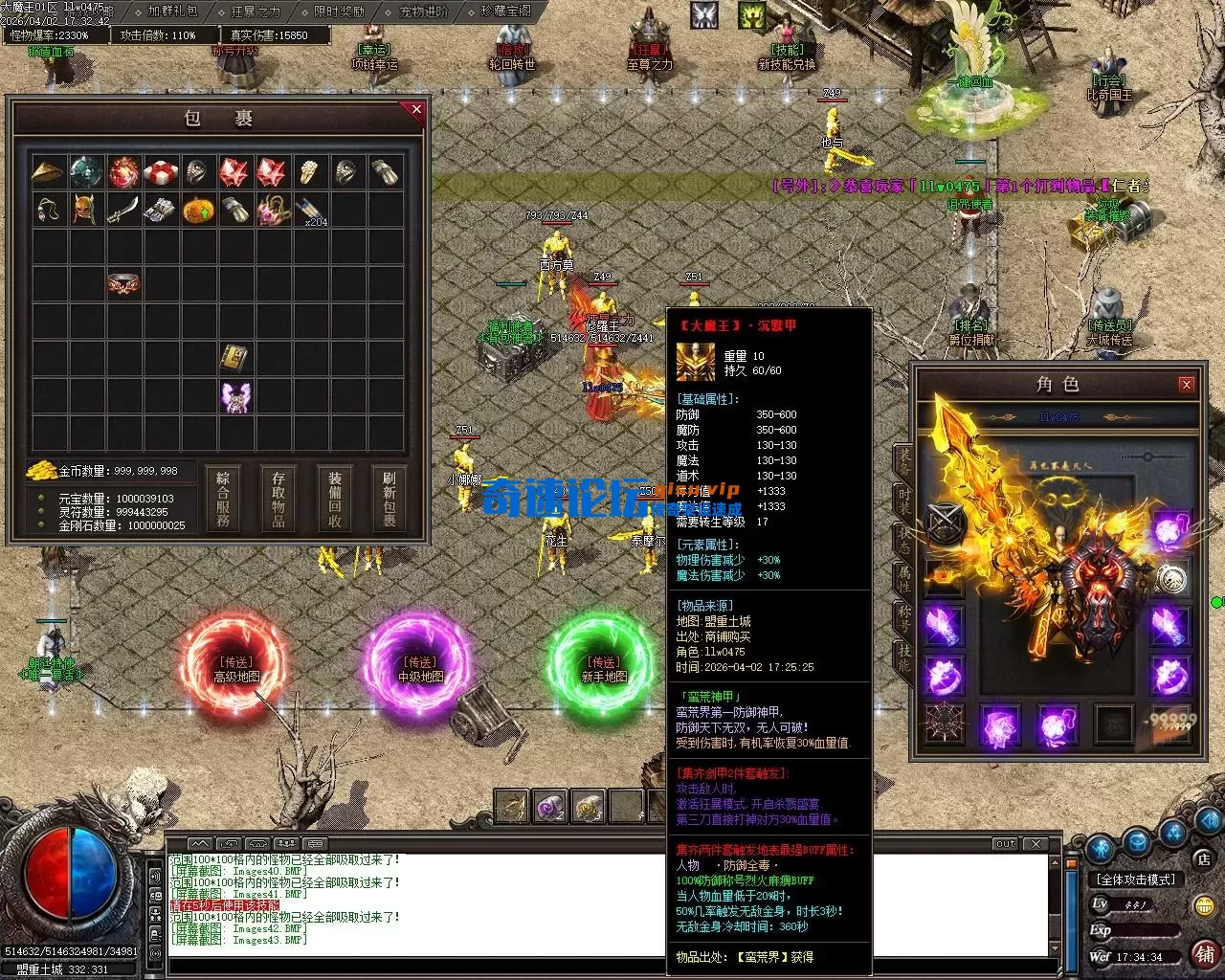Close the 角色 character panel
Screen dimensions: 1225x980
pos(1187,385)
